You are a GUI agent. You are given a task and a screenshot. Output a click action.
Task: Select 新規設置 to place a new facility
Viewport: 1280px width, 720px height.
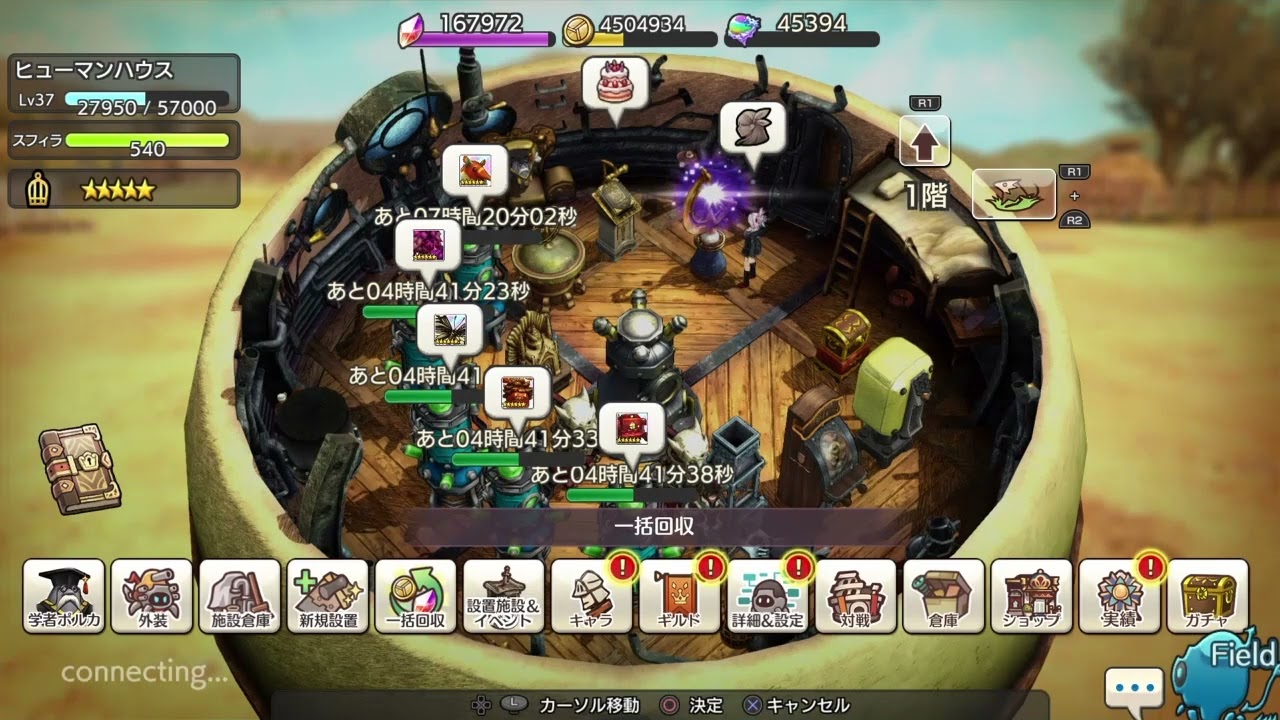[328, 597]
